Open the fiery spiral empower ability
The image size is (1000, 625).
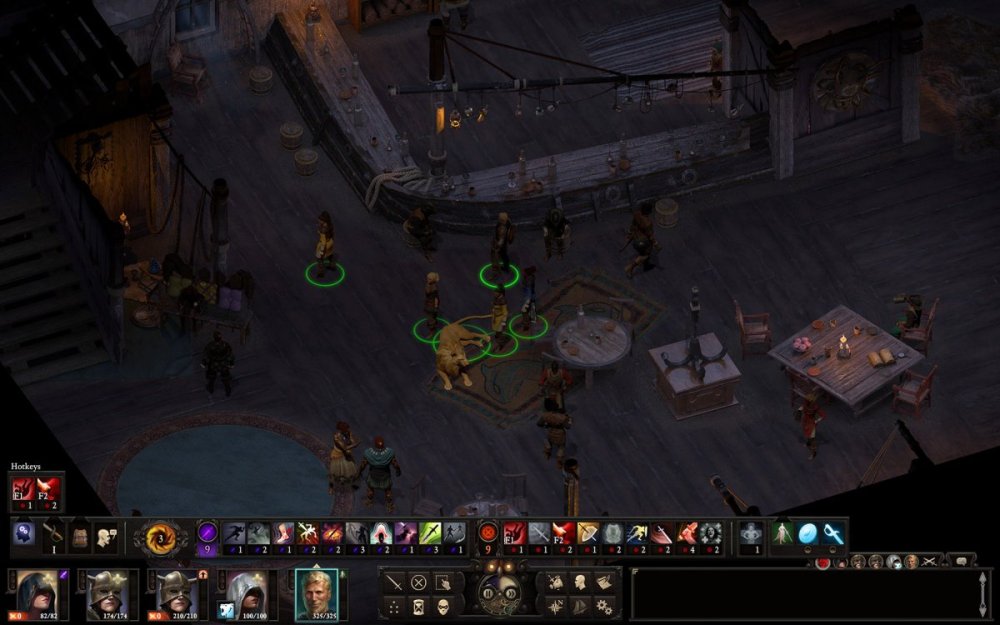coord(160,535)
